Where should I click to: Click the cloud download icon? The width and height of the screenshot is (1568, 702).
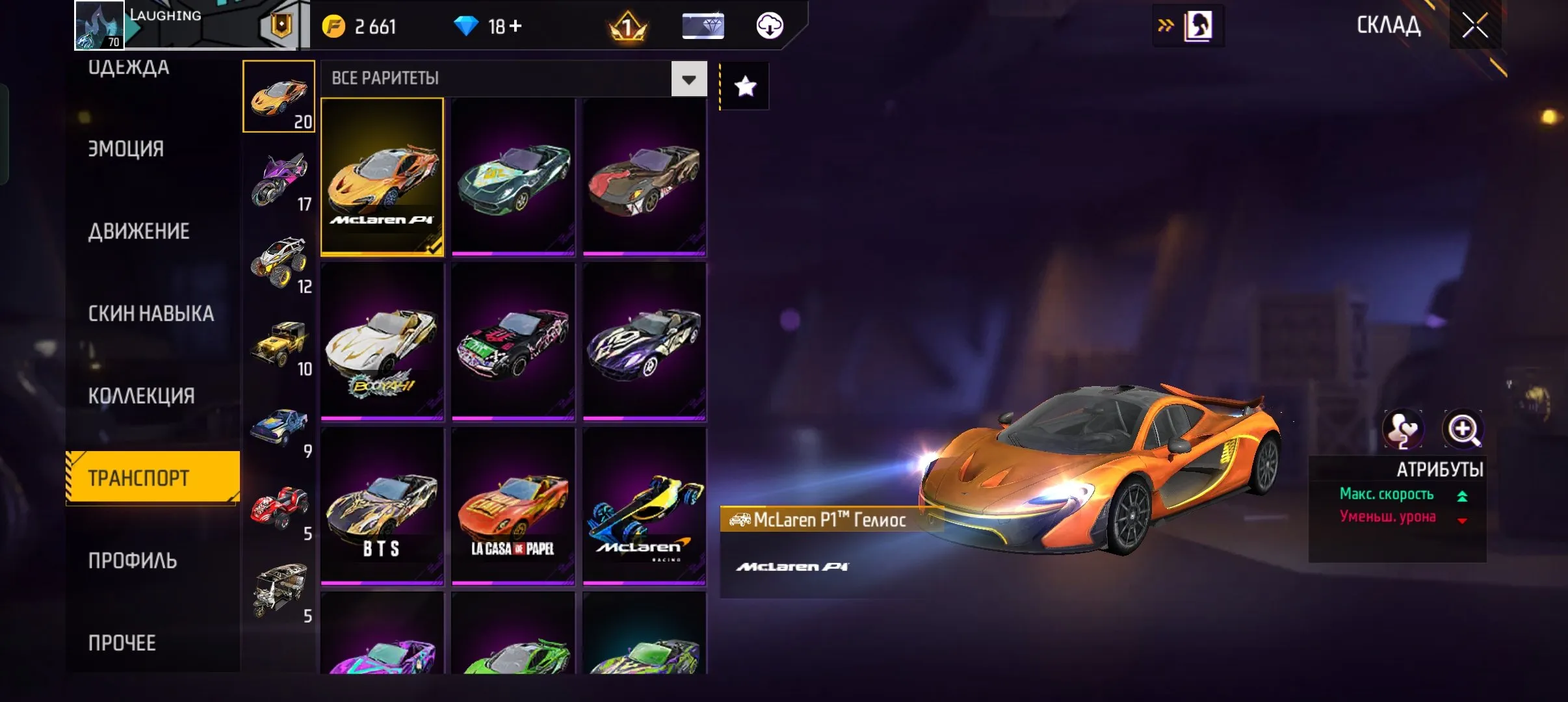tap(770, 25)
